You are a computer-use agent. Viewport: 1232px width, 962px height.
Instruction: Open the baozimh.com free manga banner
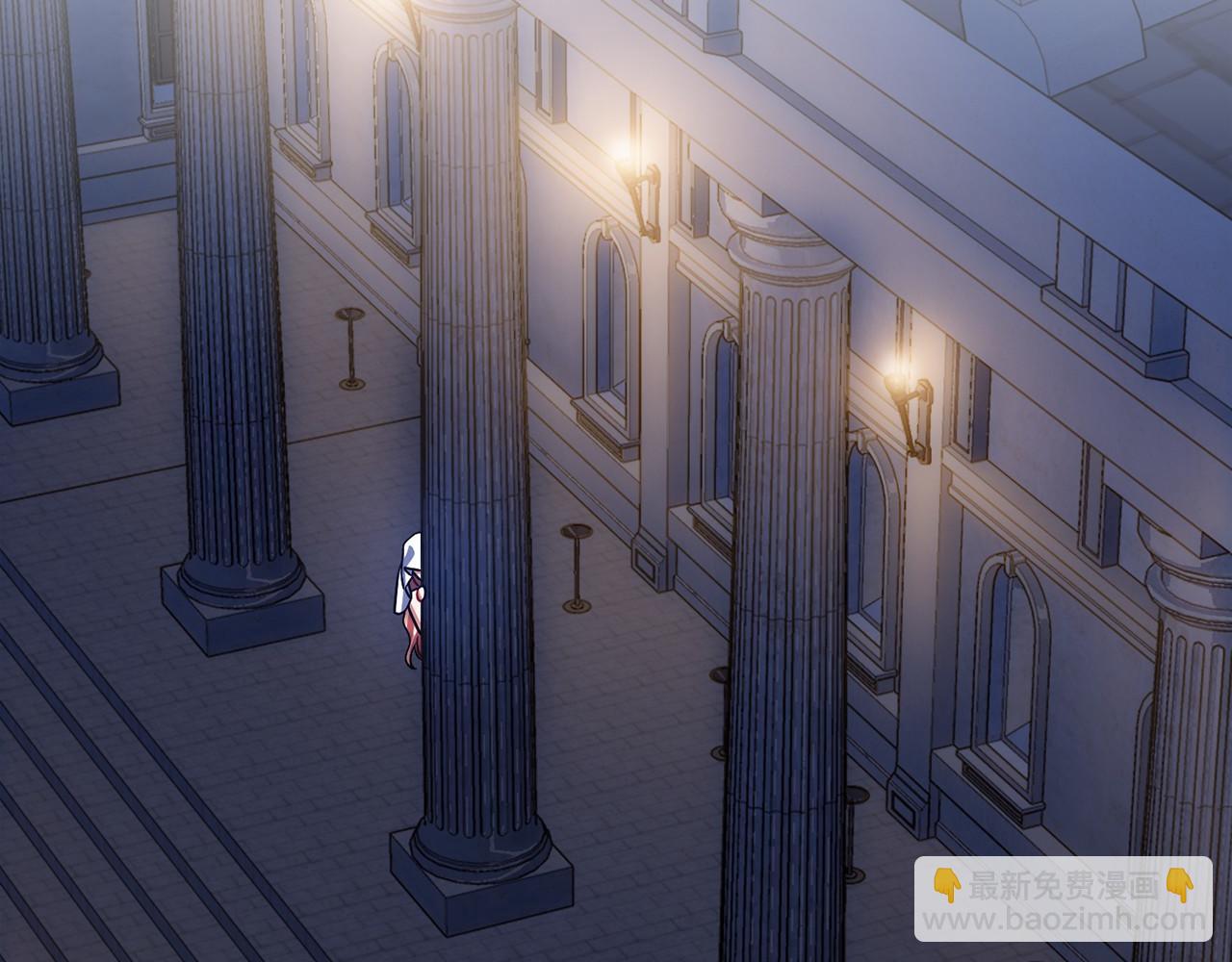tap(1063, 899)
